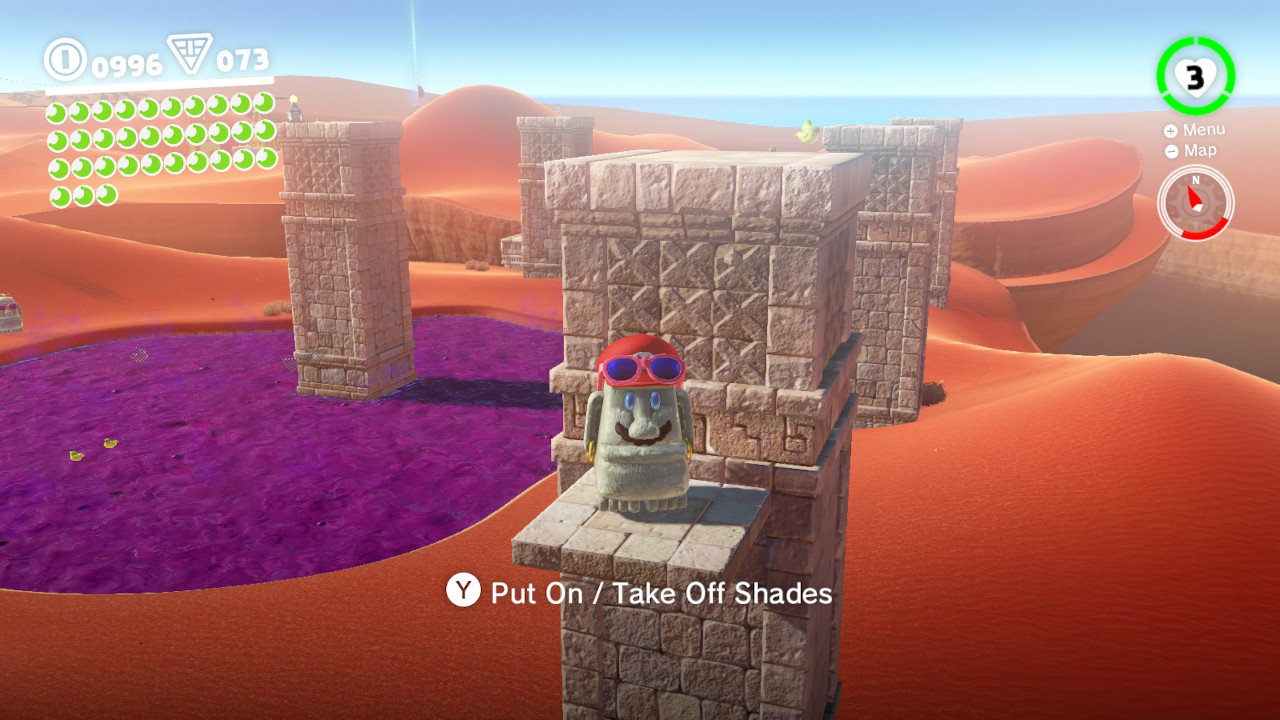1280x720 pixels.
Task: Click the plus symbol beside Menu
Action: [x=1170, y=129]
